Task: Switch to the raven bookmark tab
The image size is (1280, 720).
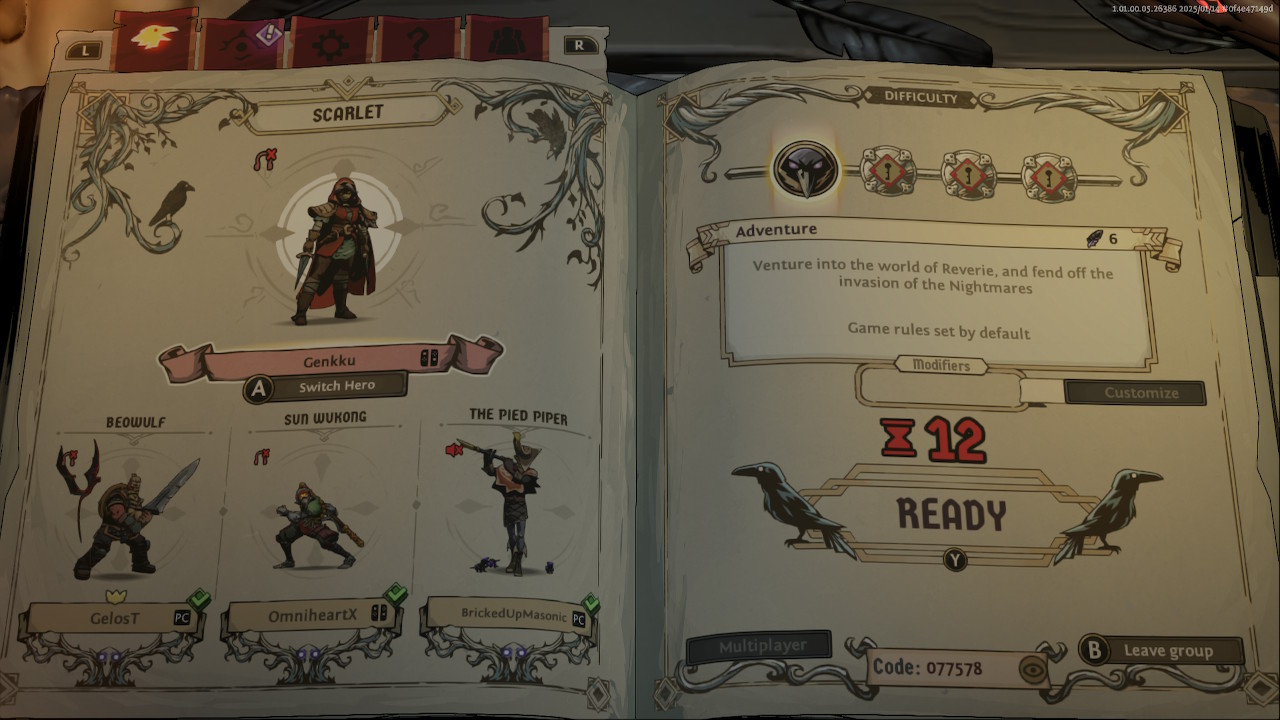Action: pyautogui.click(x=154, y=39)
